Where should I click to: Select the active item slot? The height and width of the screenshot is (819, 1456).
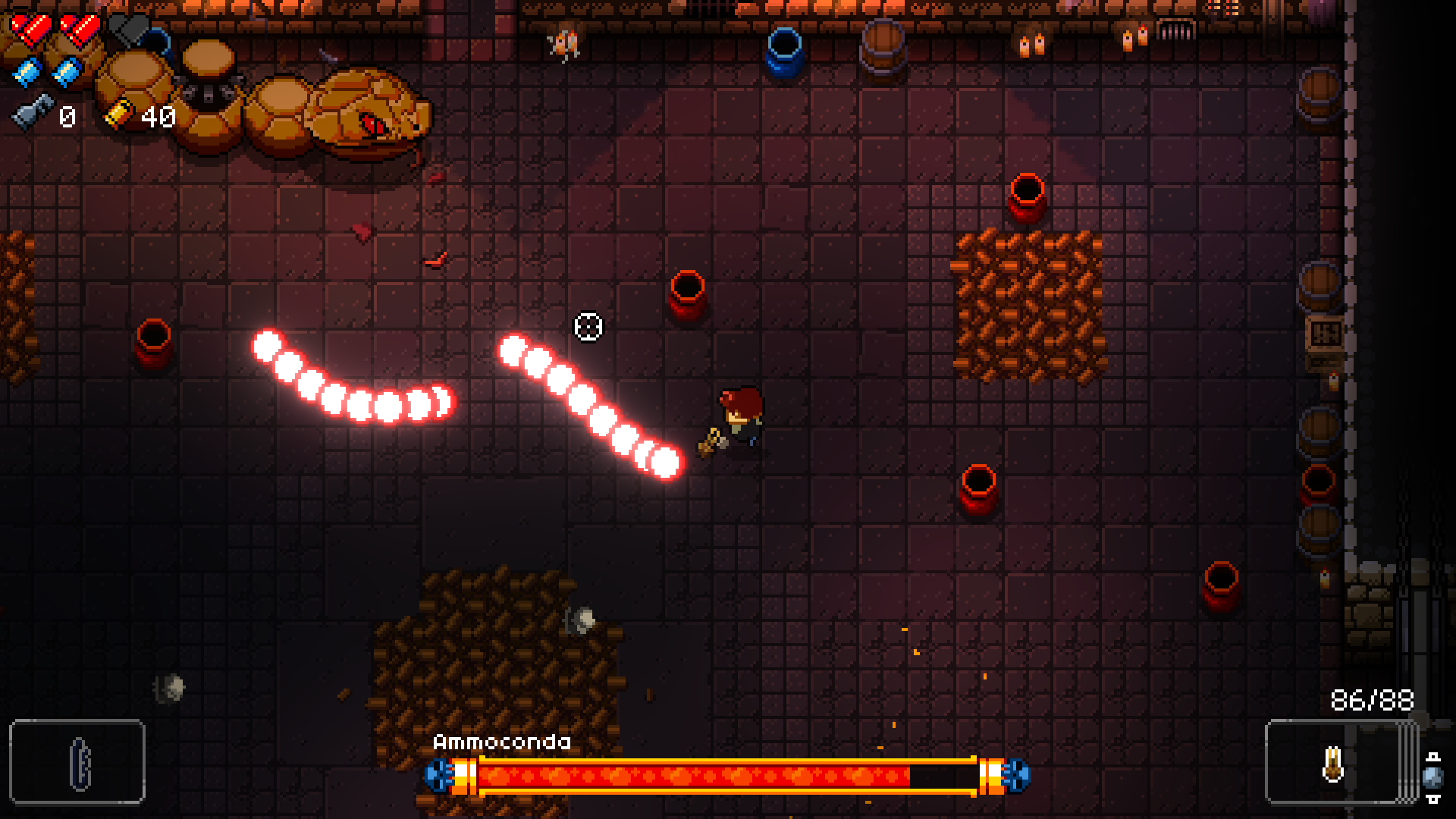click(x=77, y=761)
